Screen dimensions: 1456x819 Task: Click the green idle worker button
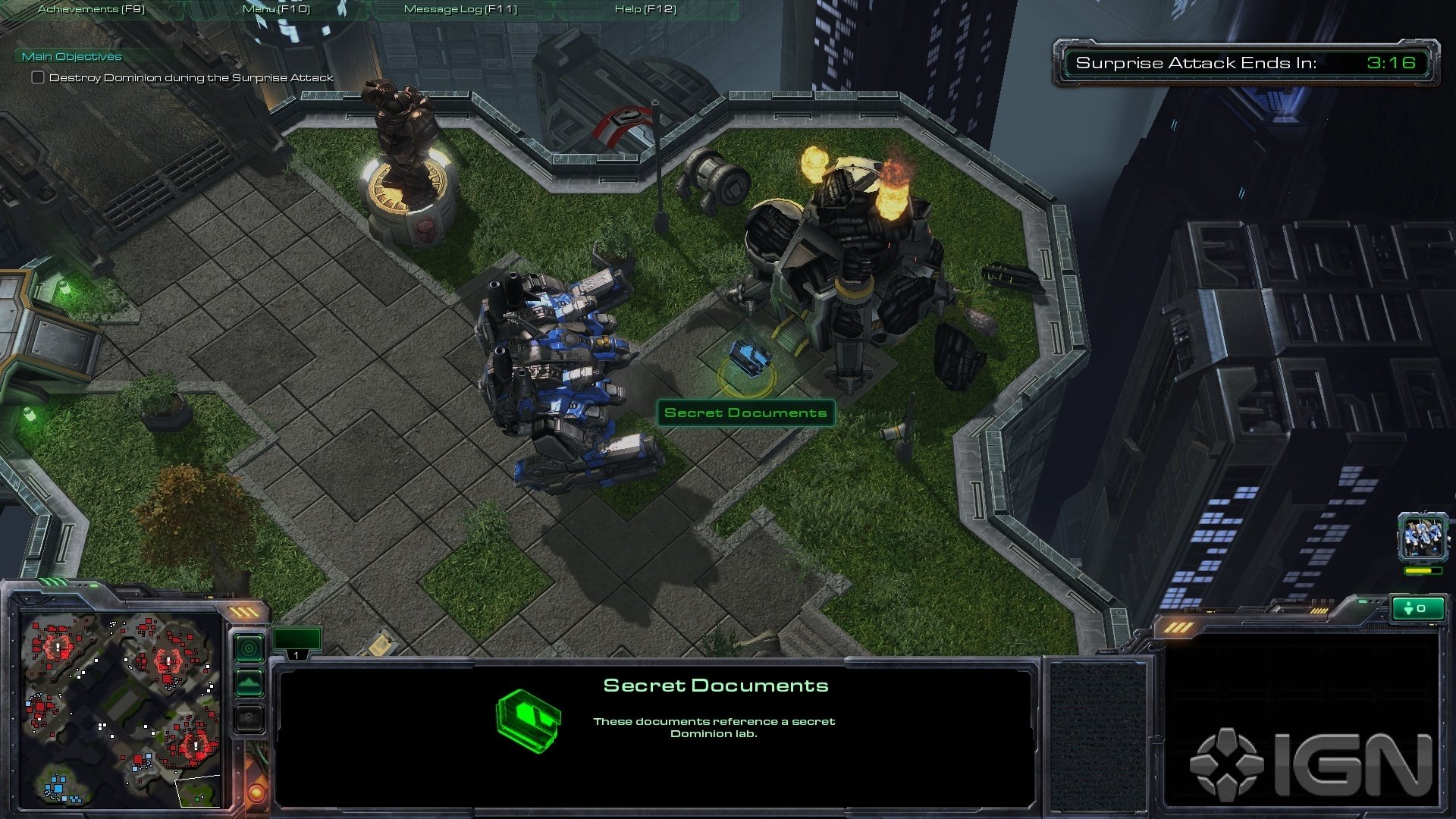tap(1417, 608)
